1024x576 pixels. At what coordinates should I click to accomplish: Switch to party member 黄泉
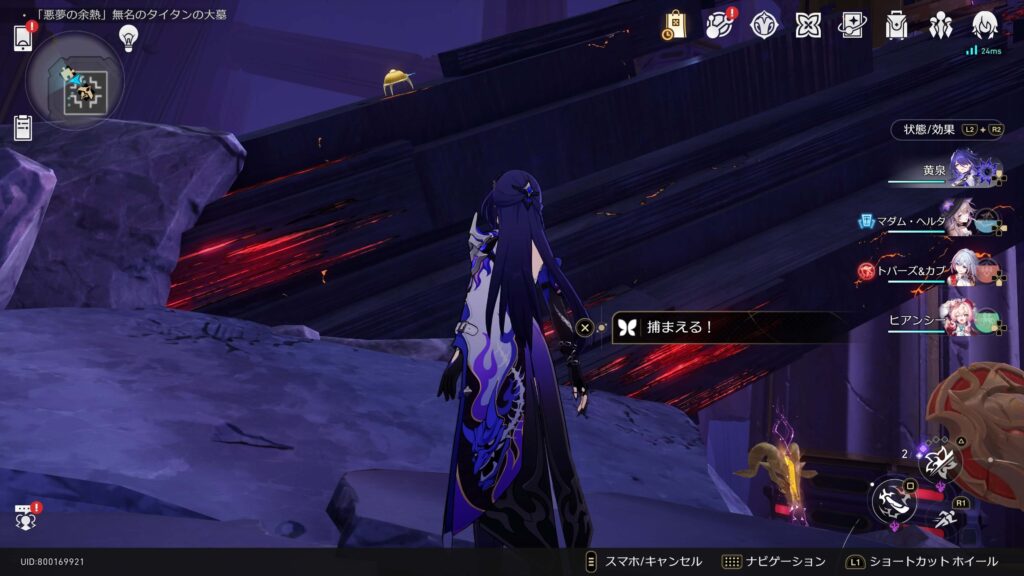(x=963, y=169)
